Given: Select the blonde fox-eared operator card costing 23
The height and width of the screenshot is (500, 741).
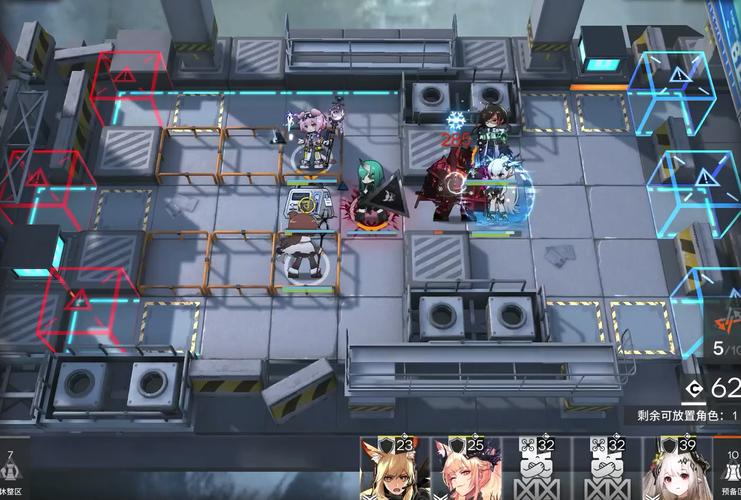Looking at the screenshot, I should point(394,470).
